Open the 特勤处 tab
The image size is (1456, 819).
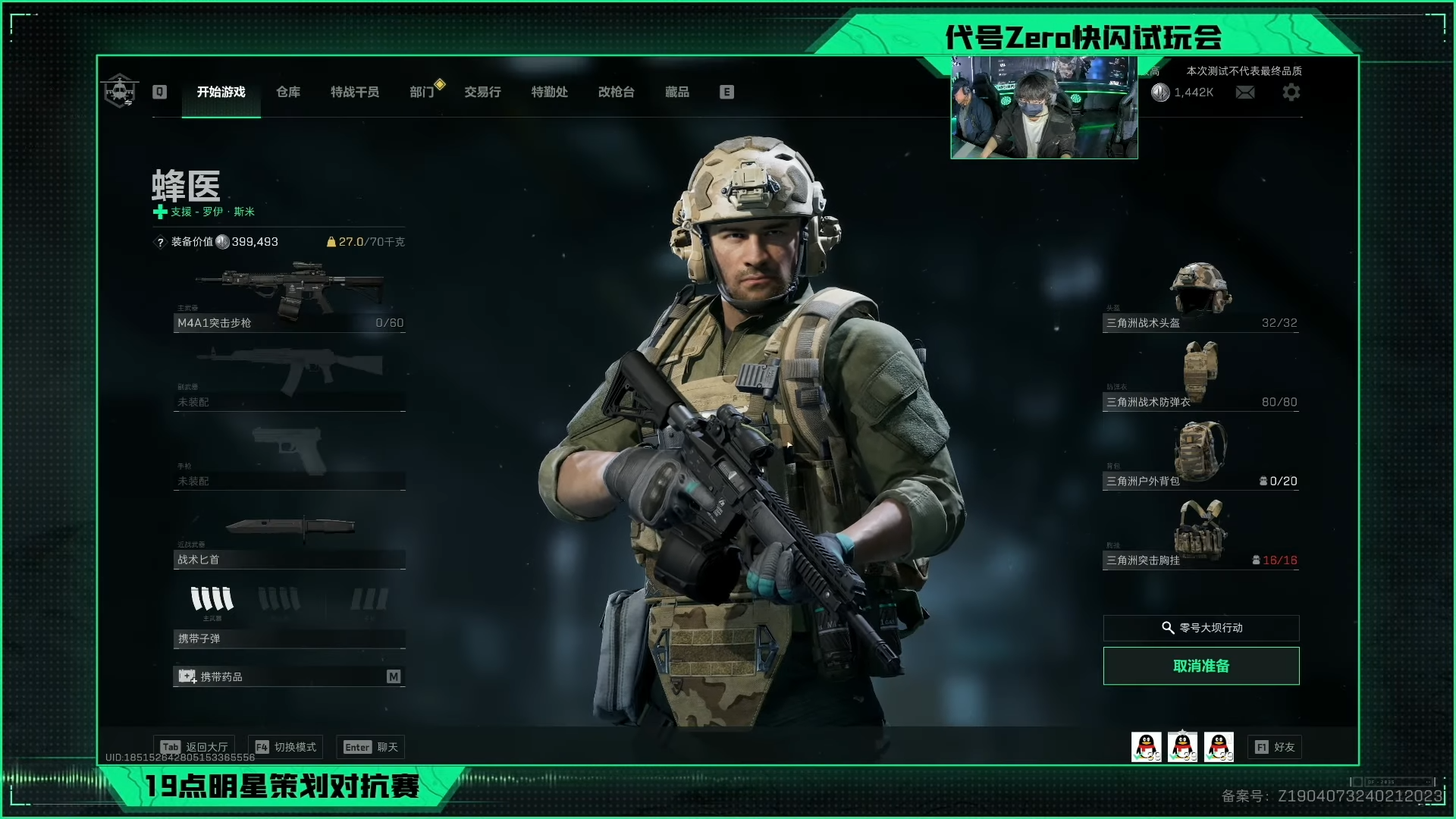[549, 92]
